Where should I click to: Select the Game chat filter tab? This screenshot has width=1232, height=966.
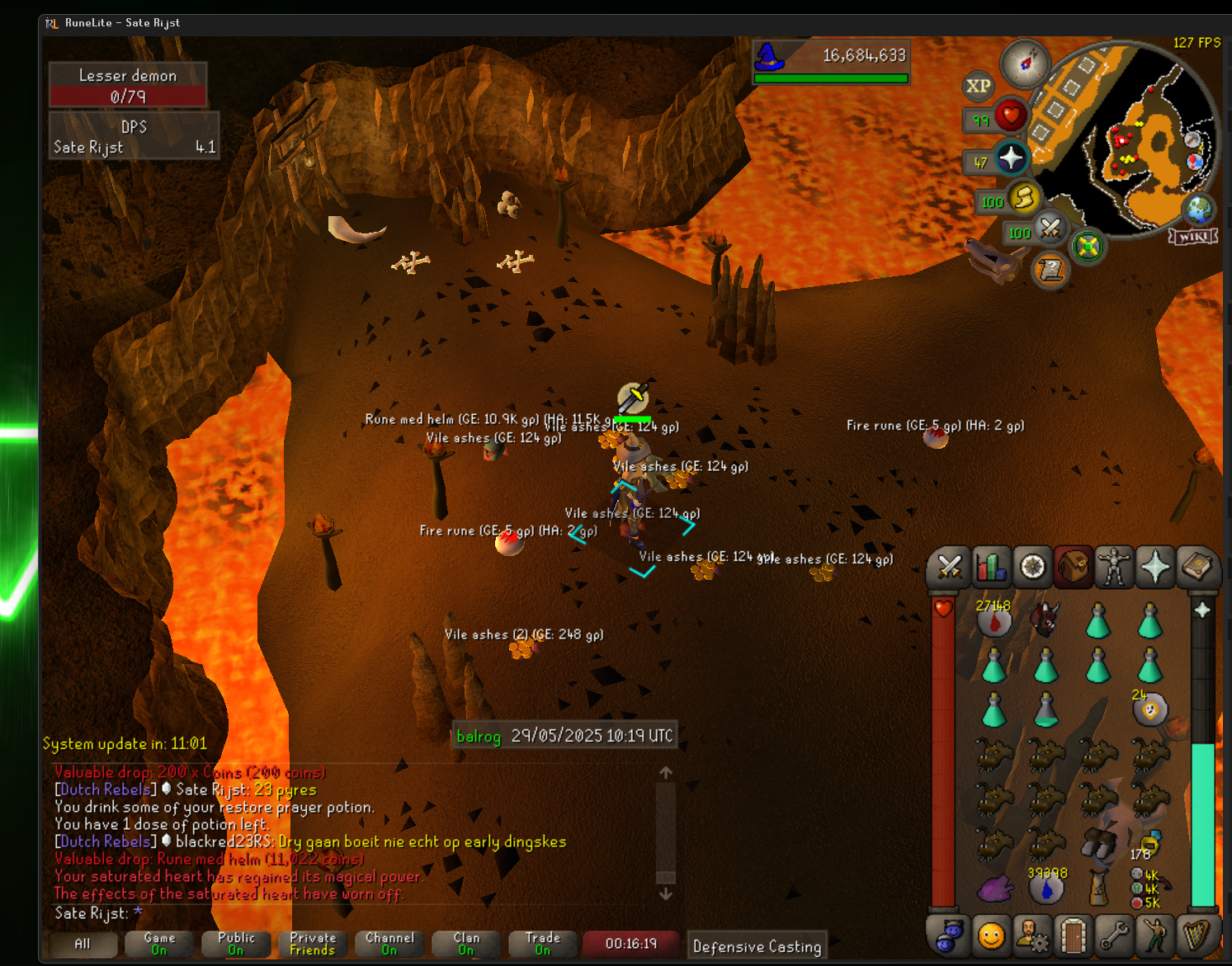tap(159, 944)
